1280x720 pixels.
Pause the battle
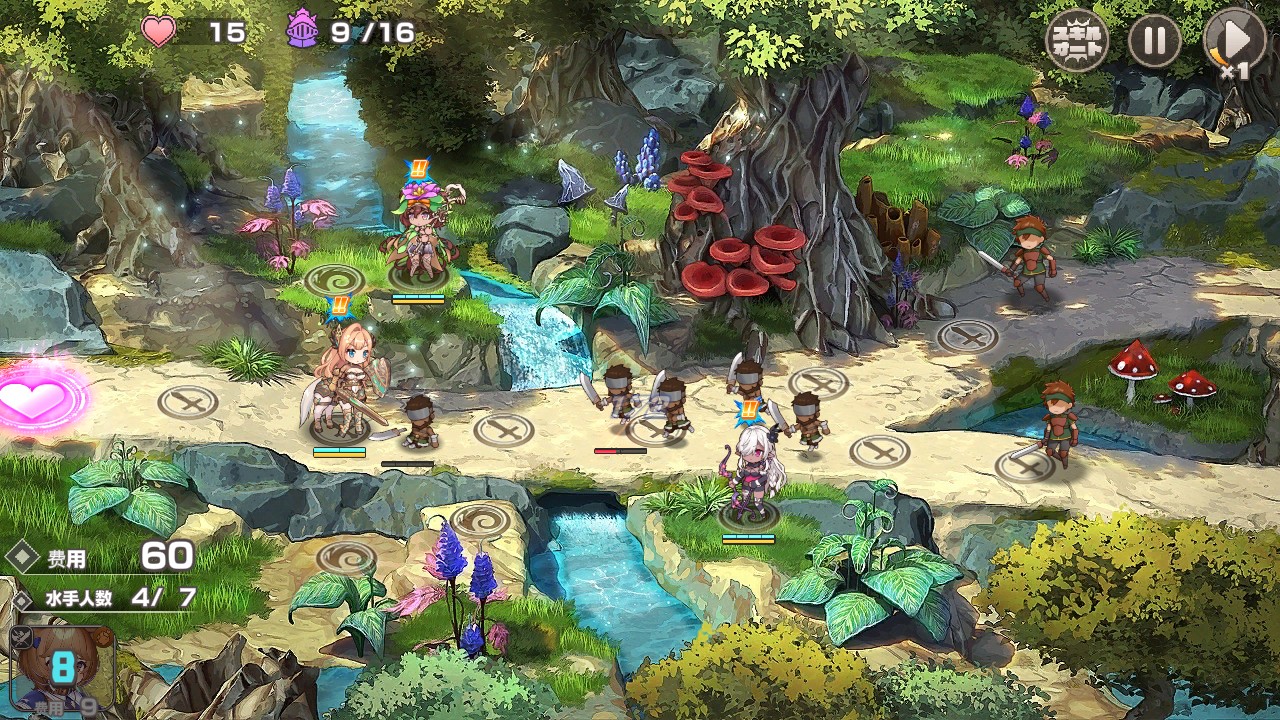click(1155, 41)
